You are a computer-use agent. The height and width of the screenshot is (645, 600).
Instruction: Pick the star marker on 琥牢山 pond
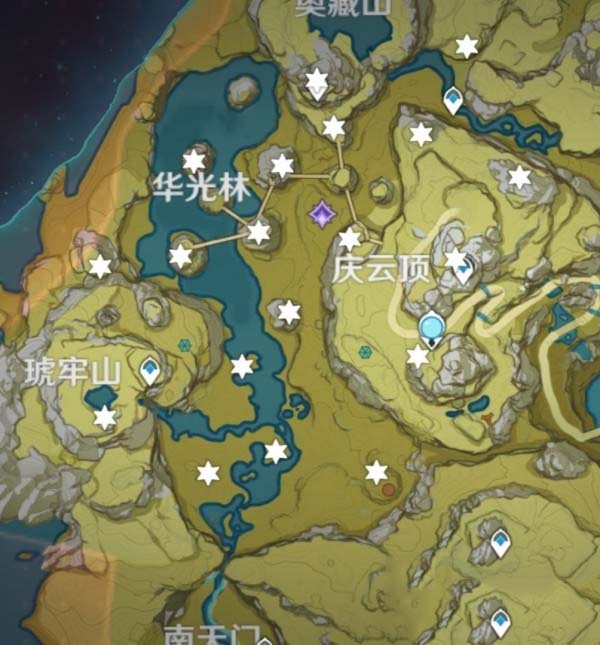coord(104,418)
